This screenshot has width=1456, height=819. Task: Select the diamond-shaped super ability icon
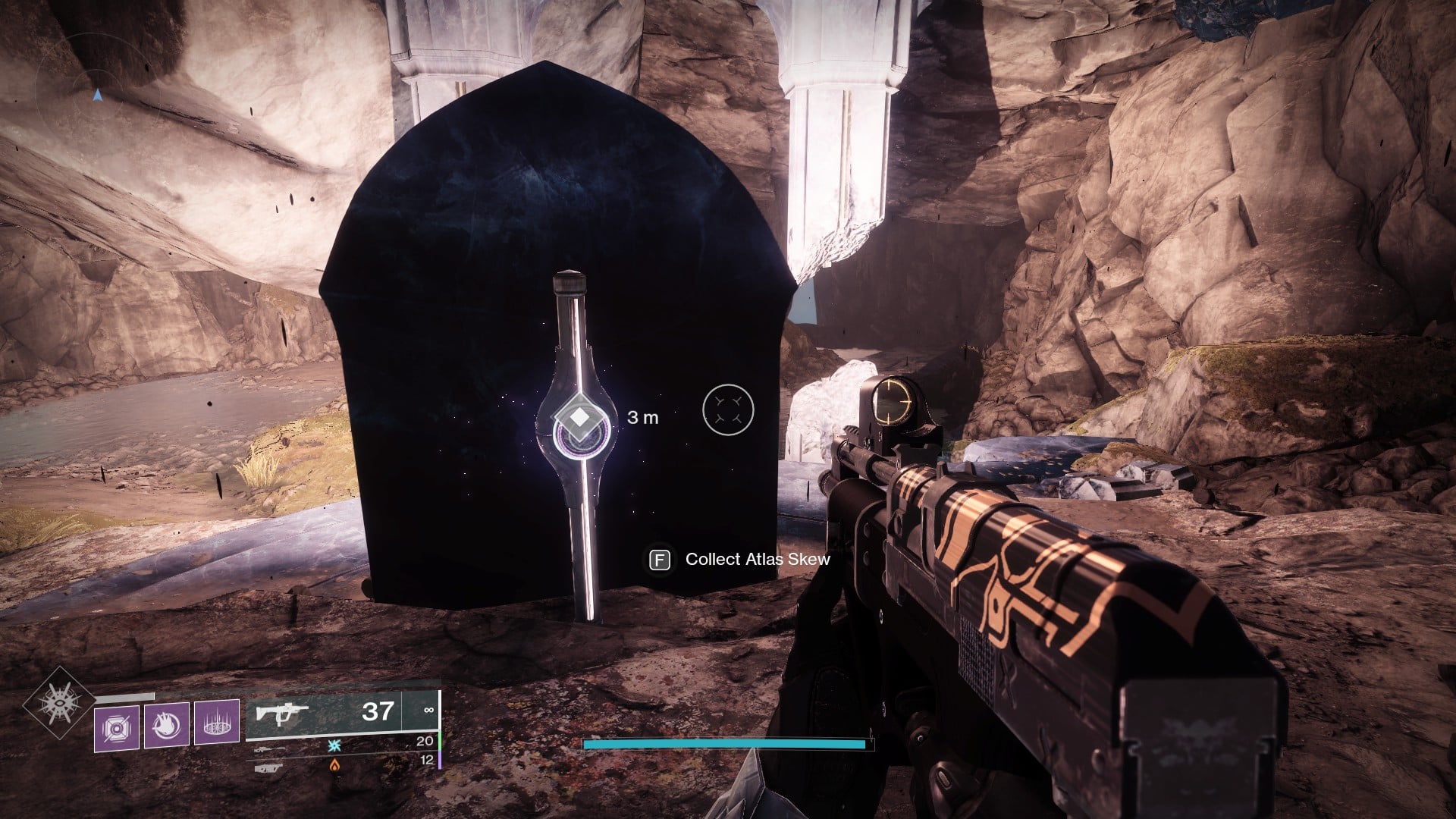click(59, 702)
